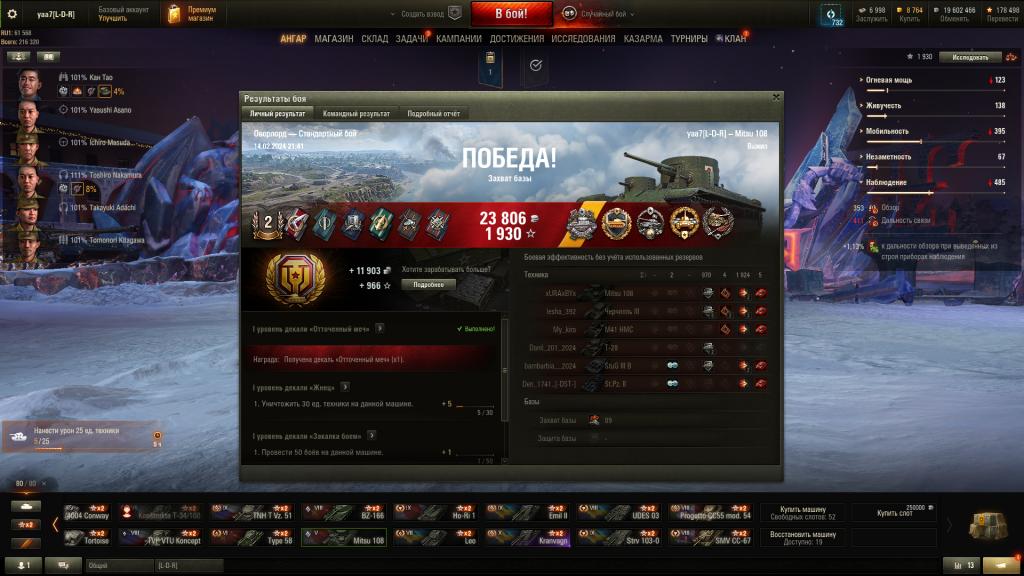Close the battle results window

[x=776, y=97]
